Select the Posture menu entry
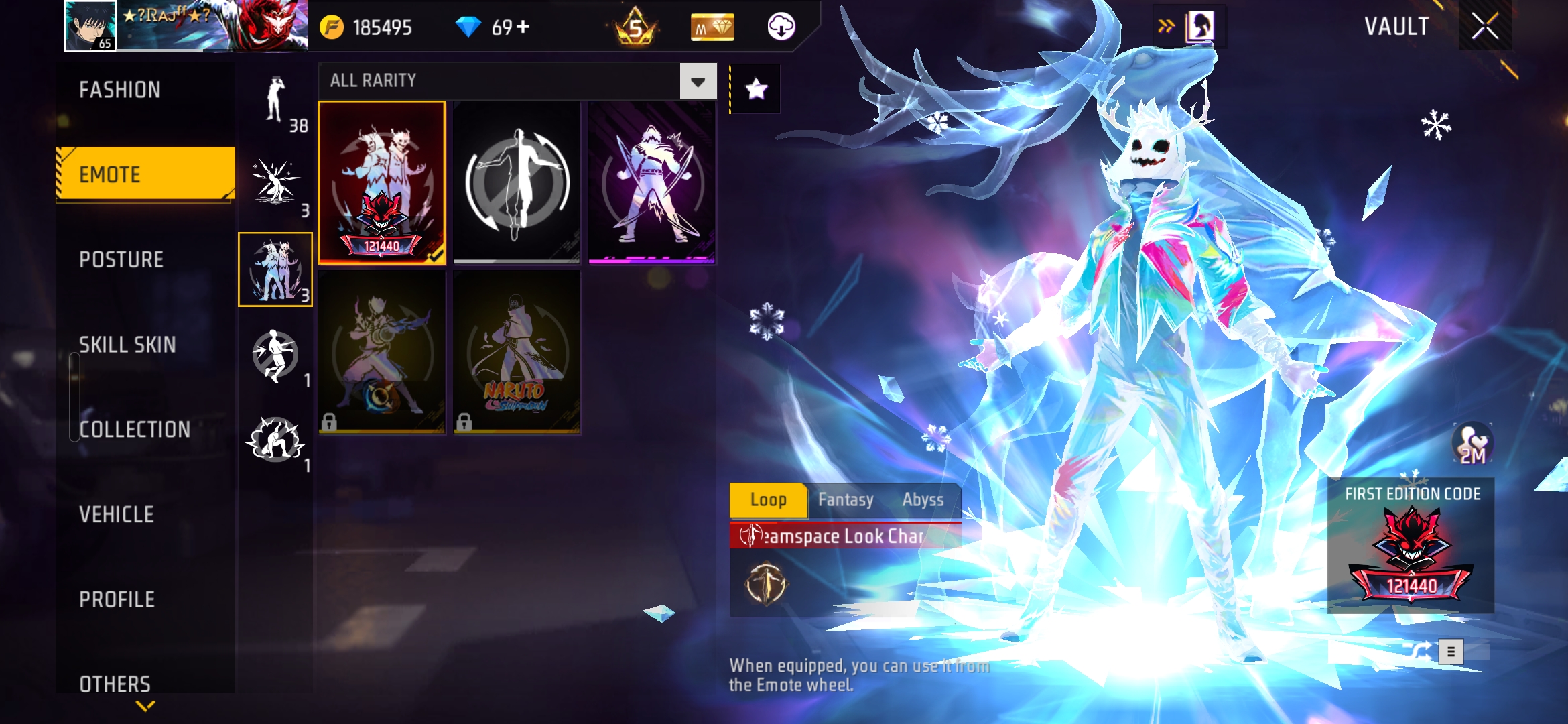The height and width of the screenshot is (724, 1568). coord(121,259)
